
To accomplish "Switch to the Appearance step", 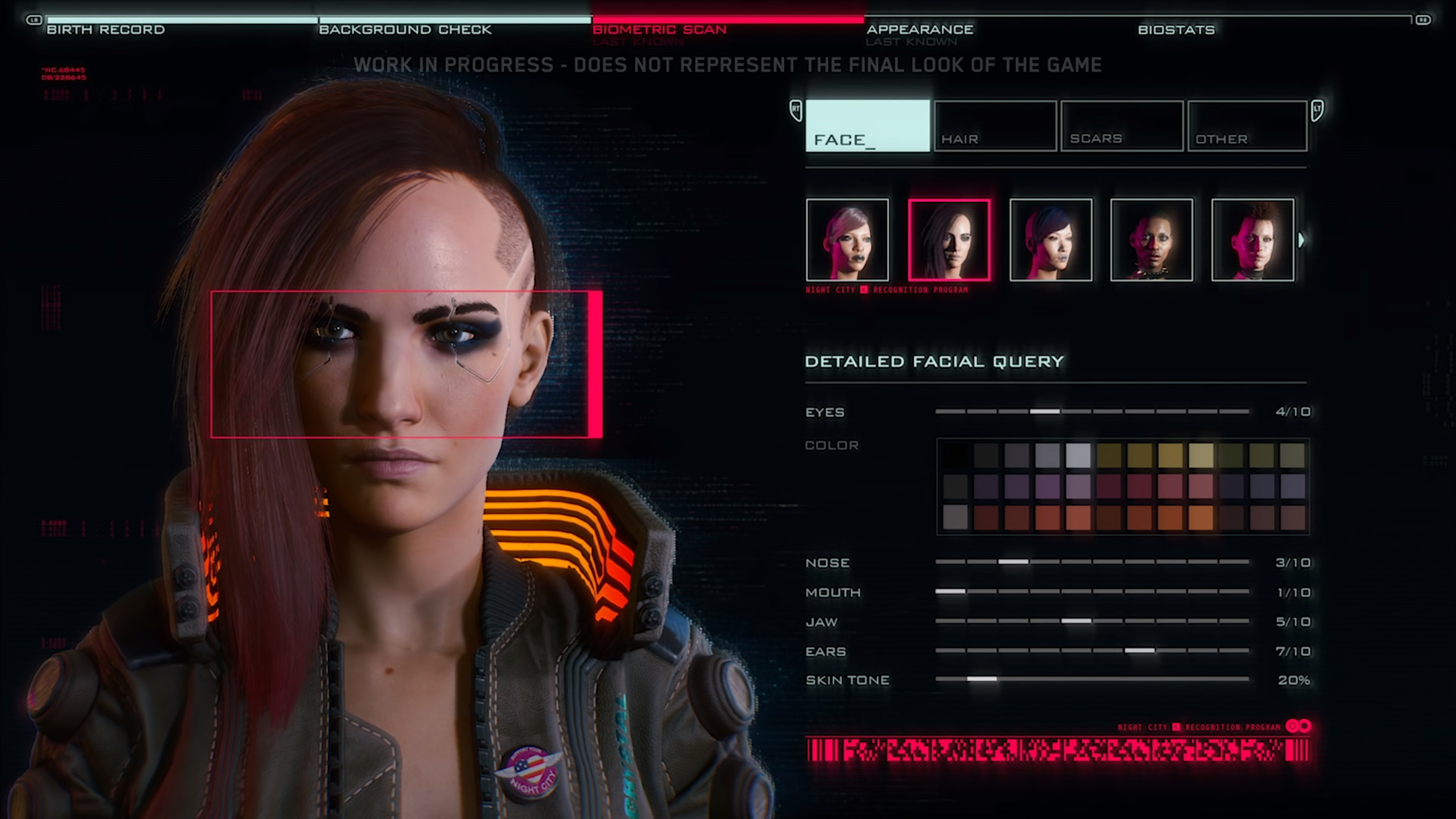I will coord(919,30).
